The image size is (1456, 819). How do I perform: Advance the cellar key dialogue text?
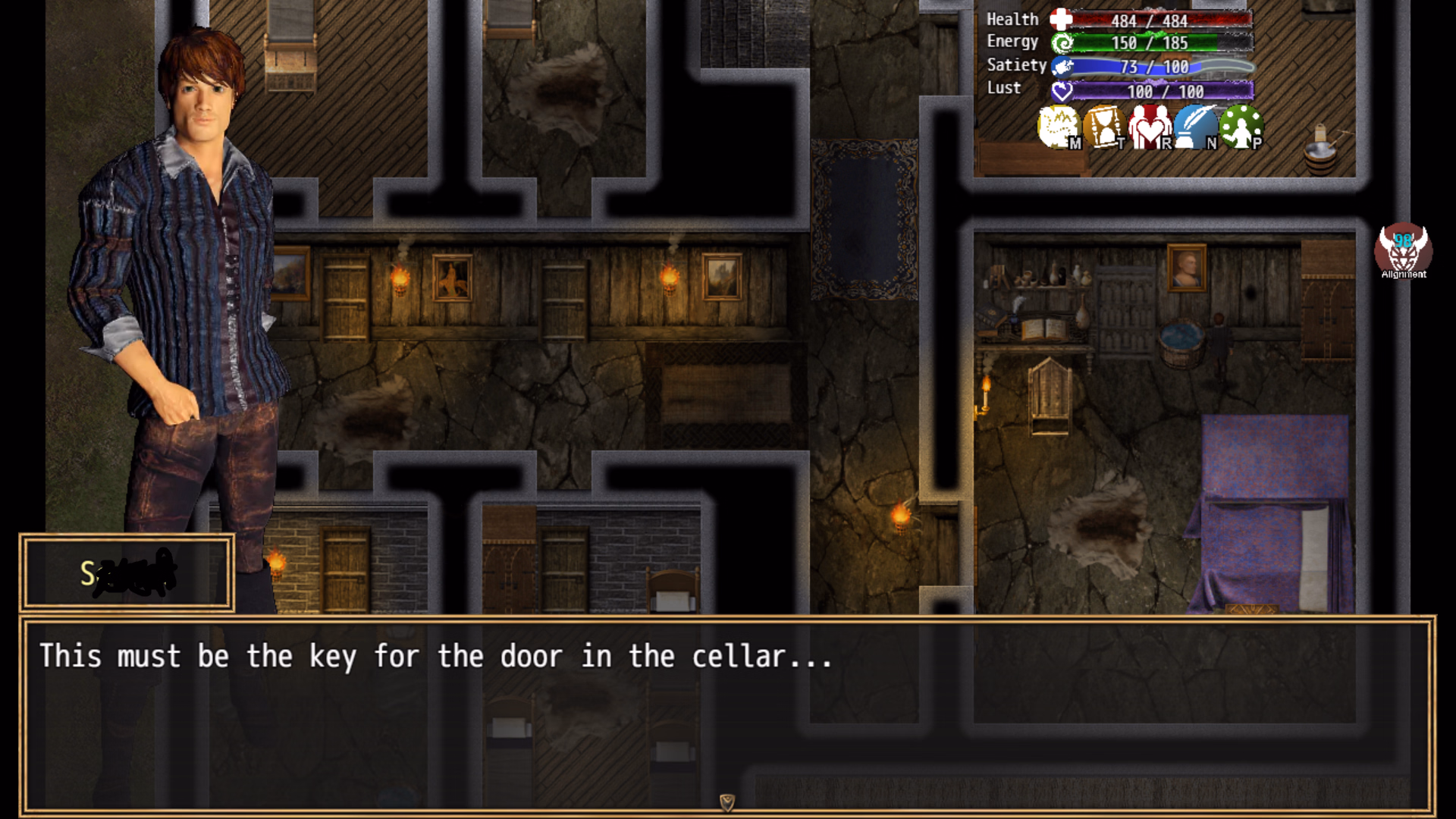[x=726, y=714]
